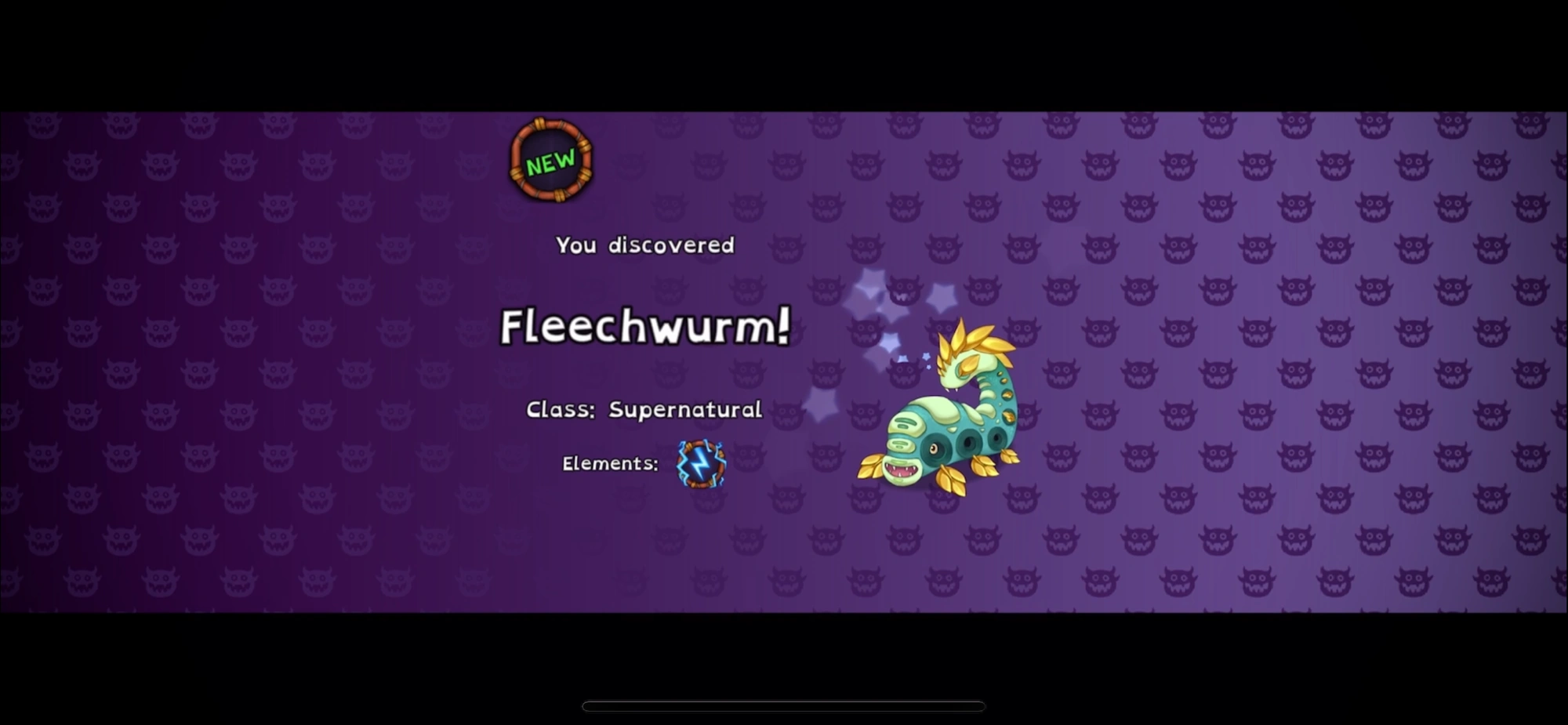Select the Class: Supernatural label
The height and width of the screenshot is (725, 1568).
644,408
